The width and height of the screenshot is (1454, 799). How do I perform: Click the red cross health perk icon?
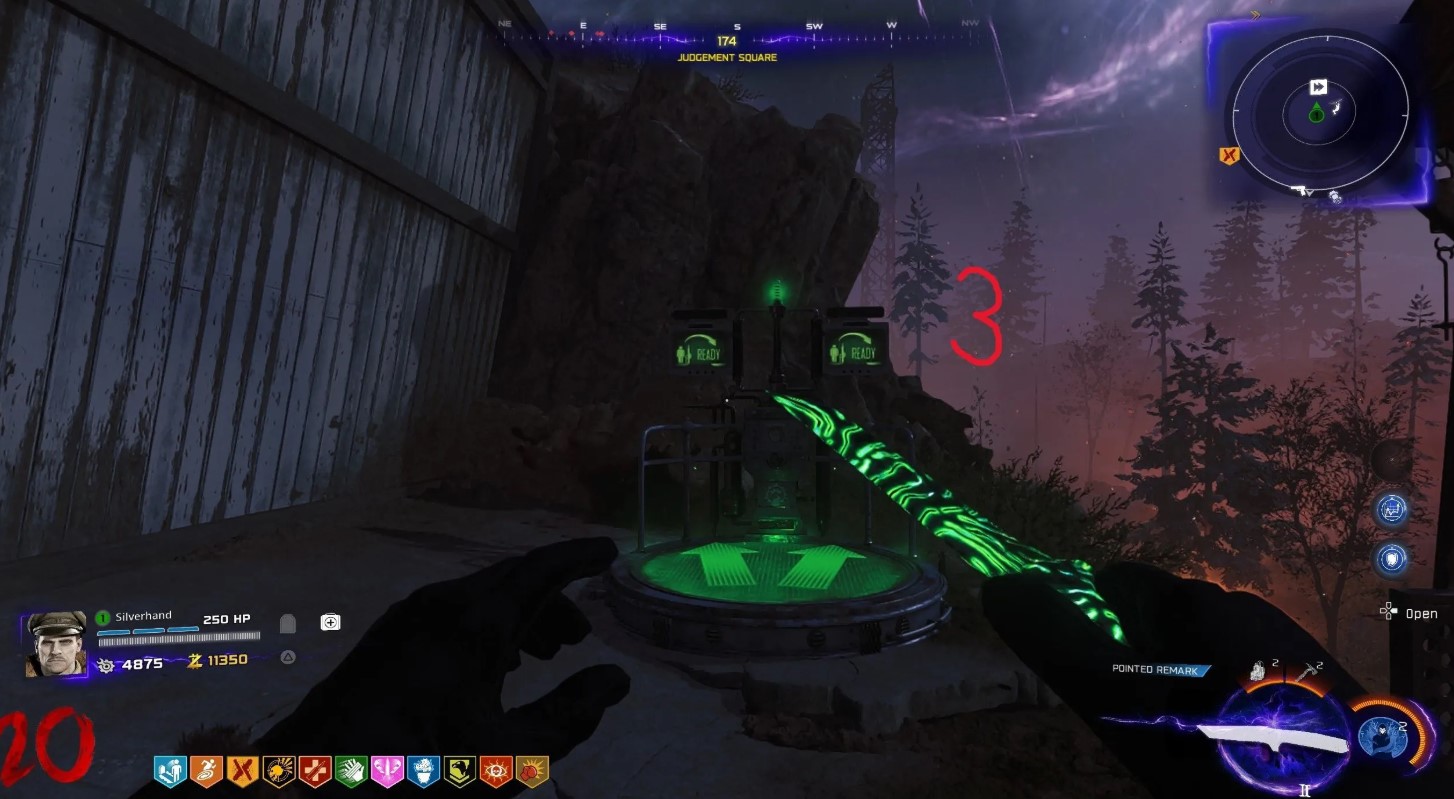(315, 770)
